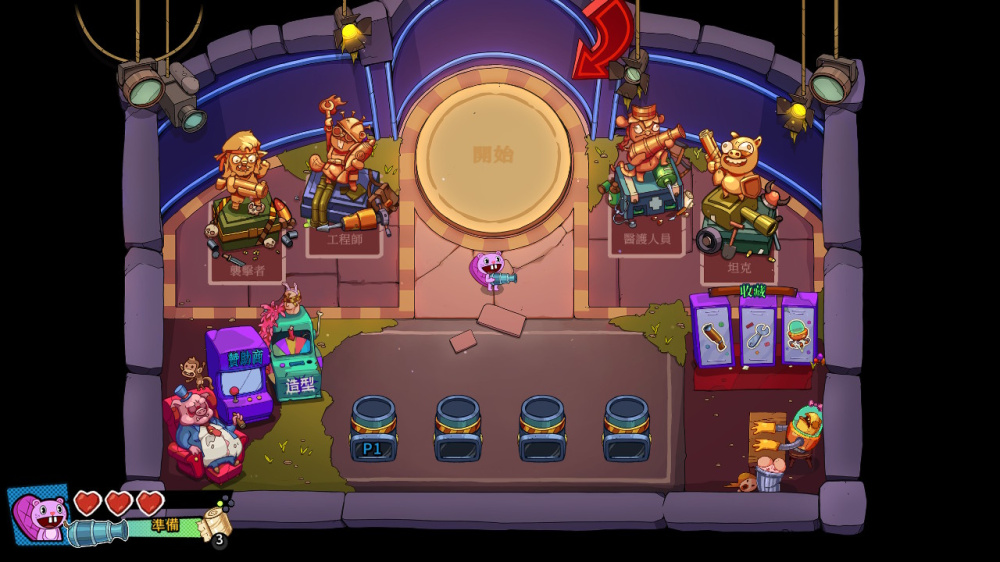Open the 收藏 collection display
1000x562 pixels.
(x=753, y=331)
